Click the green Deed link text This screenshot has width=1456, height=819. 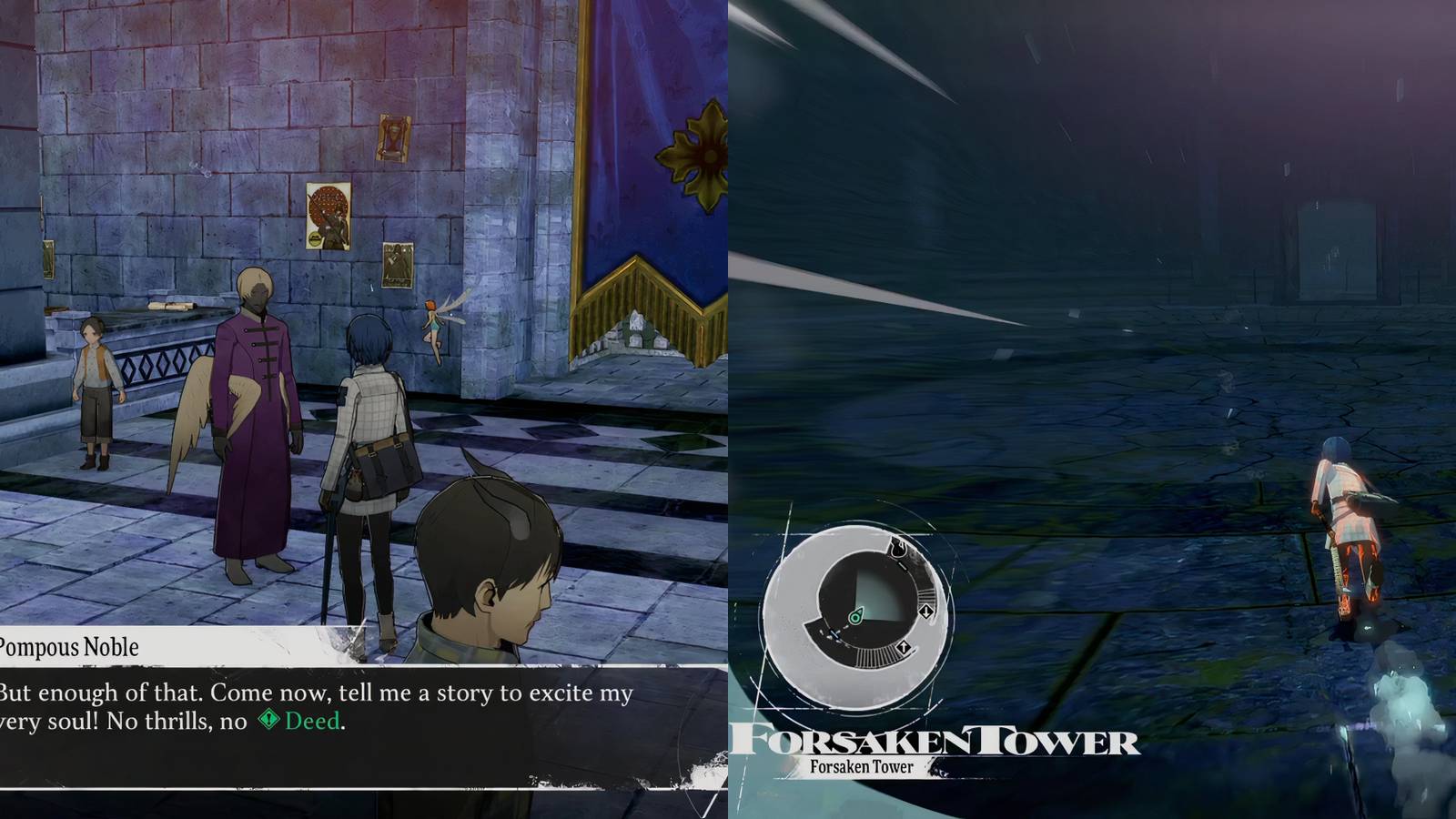[x=312, y=722]
